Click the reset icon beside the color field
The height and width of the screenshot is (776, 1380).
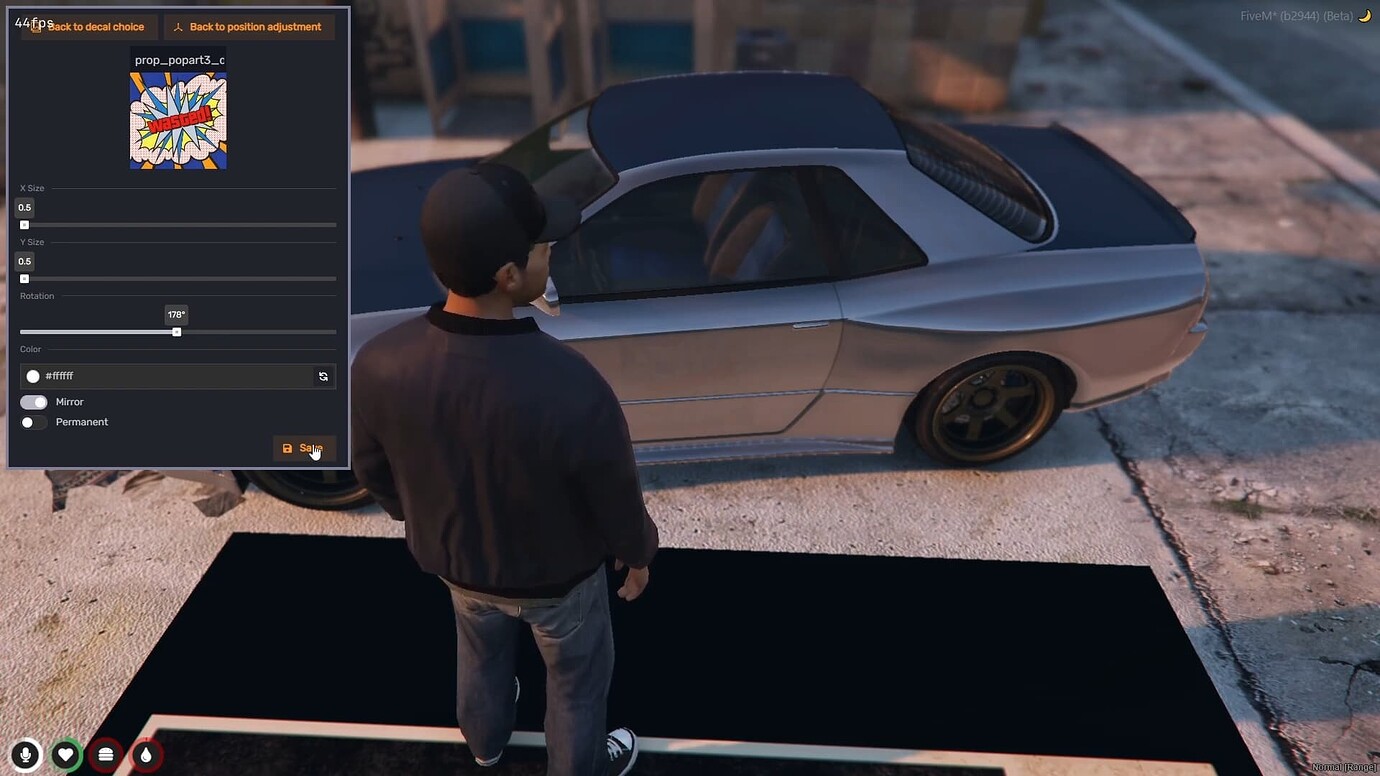tap(323, 376)
